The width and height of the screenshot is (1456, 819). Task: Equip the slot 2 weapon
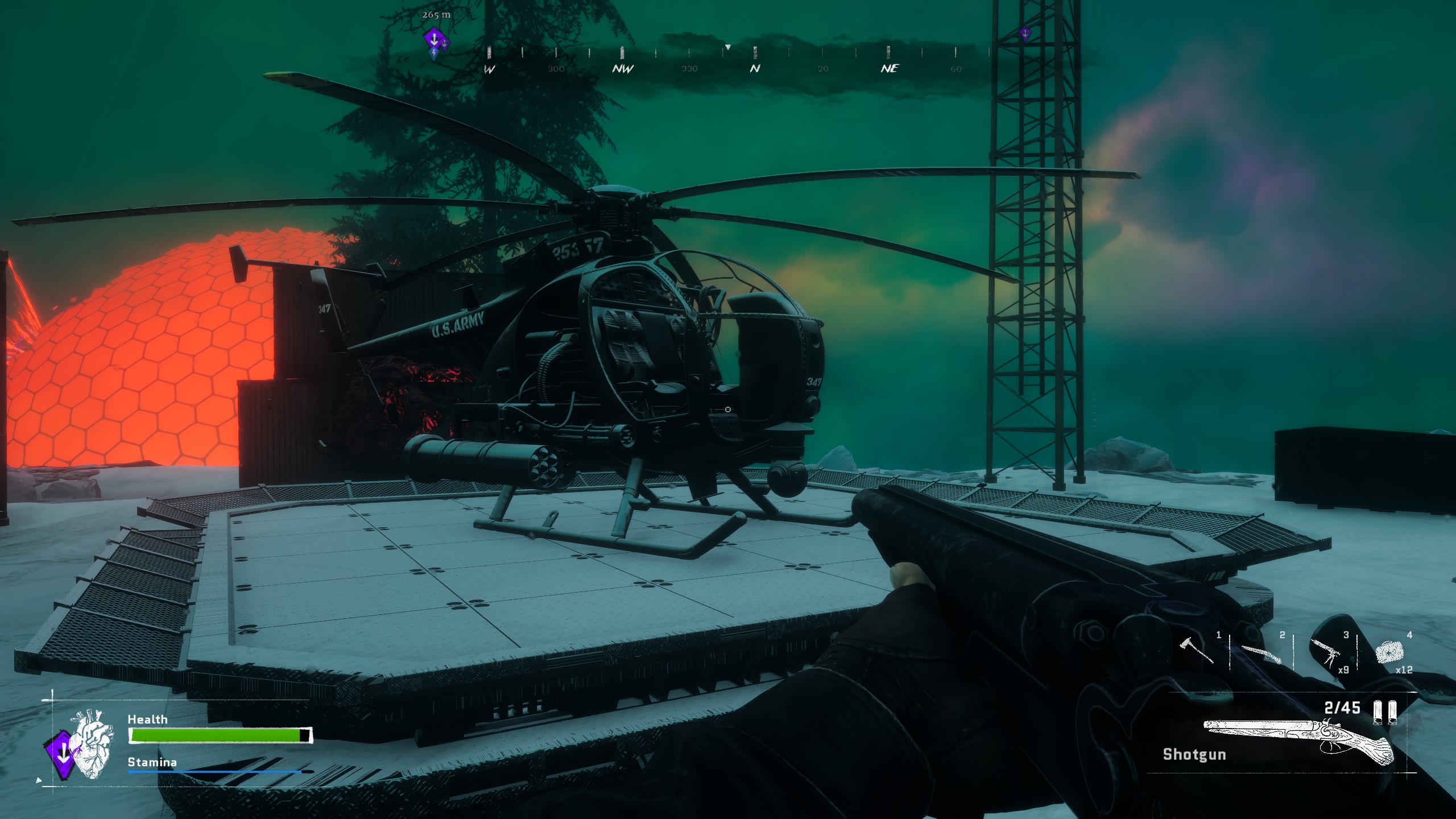[x=1261, y=653]
